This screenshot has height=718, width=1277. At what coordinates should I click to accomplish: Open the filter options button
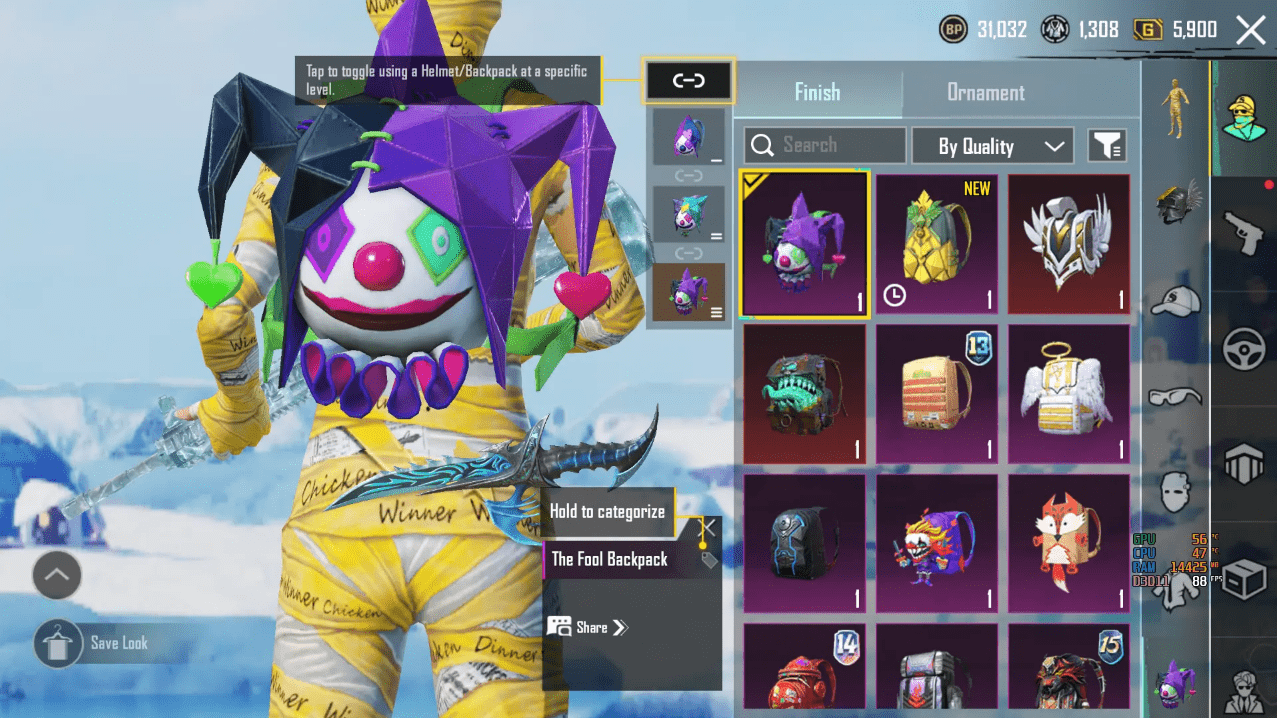click(1107, 146)
